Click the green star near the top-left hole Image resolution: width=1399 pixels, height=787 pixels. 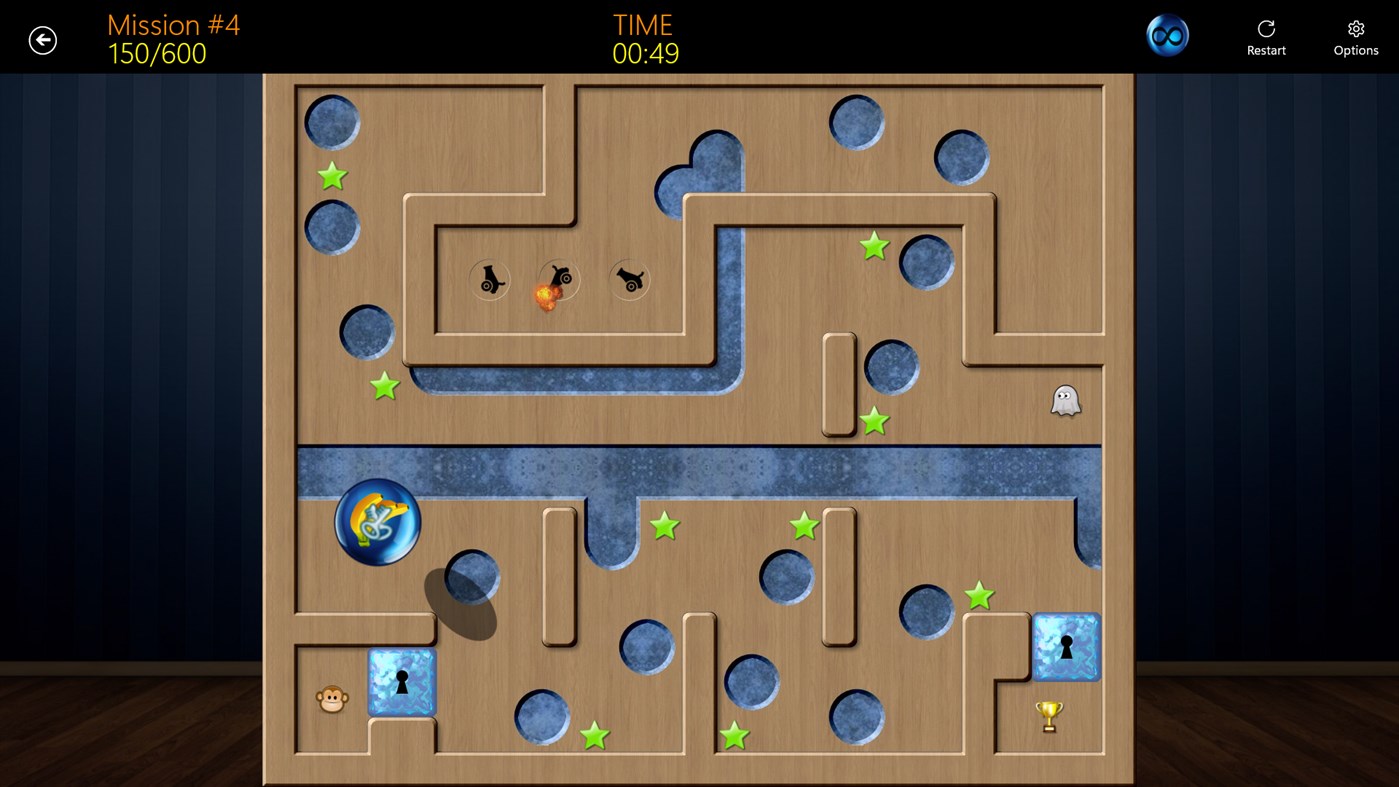(x=332, y=176)
